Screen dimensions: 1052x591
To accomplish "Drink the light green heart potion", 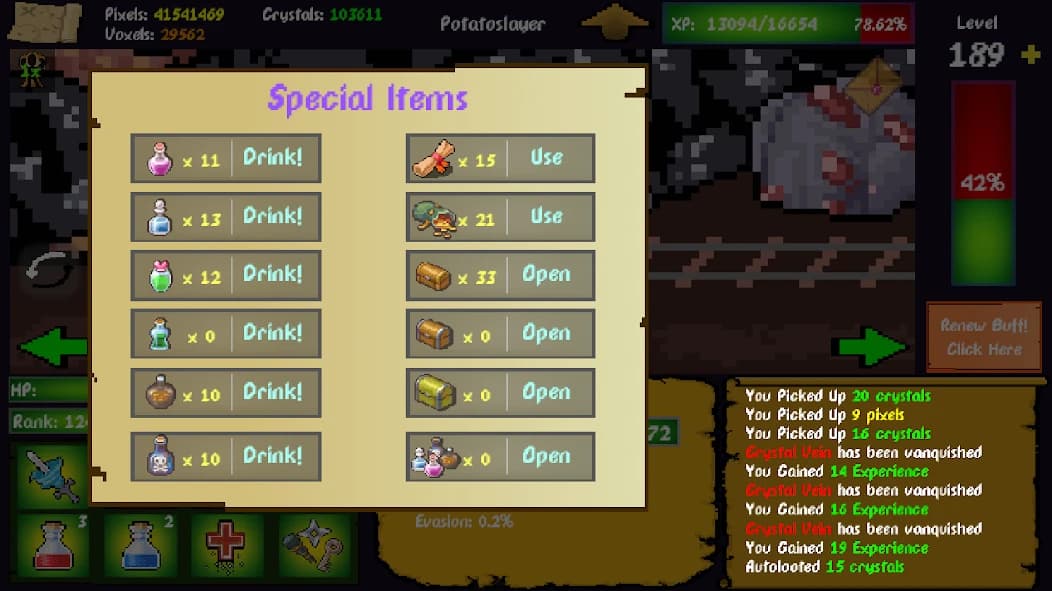I will [x=273, y=275].
